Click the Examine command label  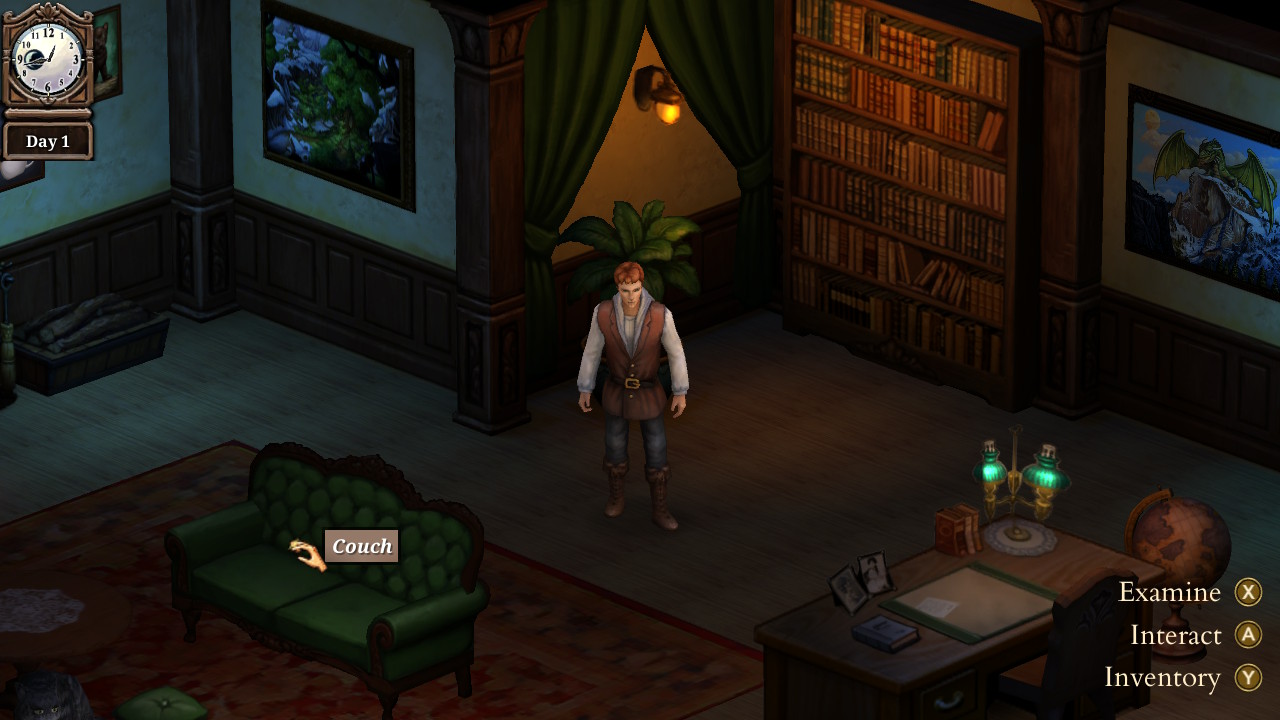pos(1168,592)
